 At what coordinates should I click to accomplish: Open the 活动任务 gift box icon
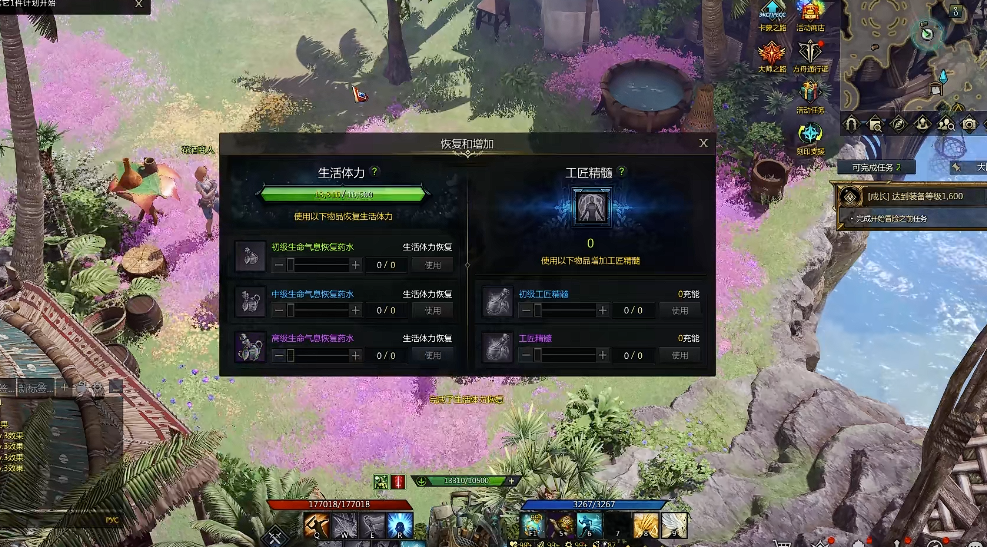pos(811,94)
